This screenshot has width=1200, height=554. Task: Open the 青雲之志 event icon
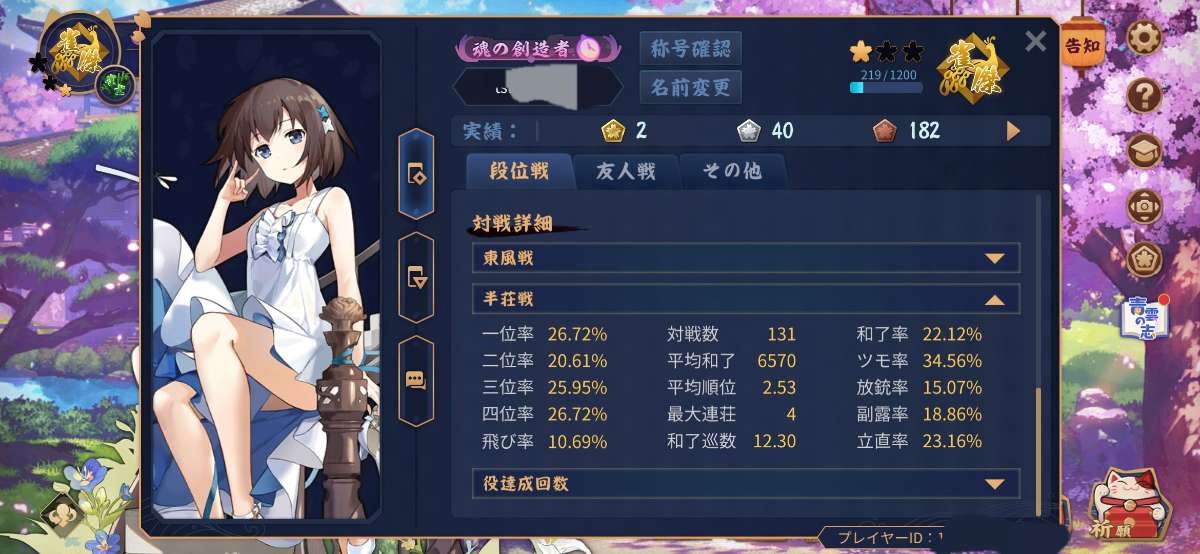pos(1148,317)
